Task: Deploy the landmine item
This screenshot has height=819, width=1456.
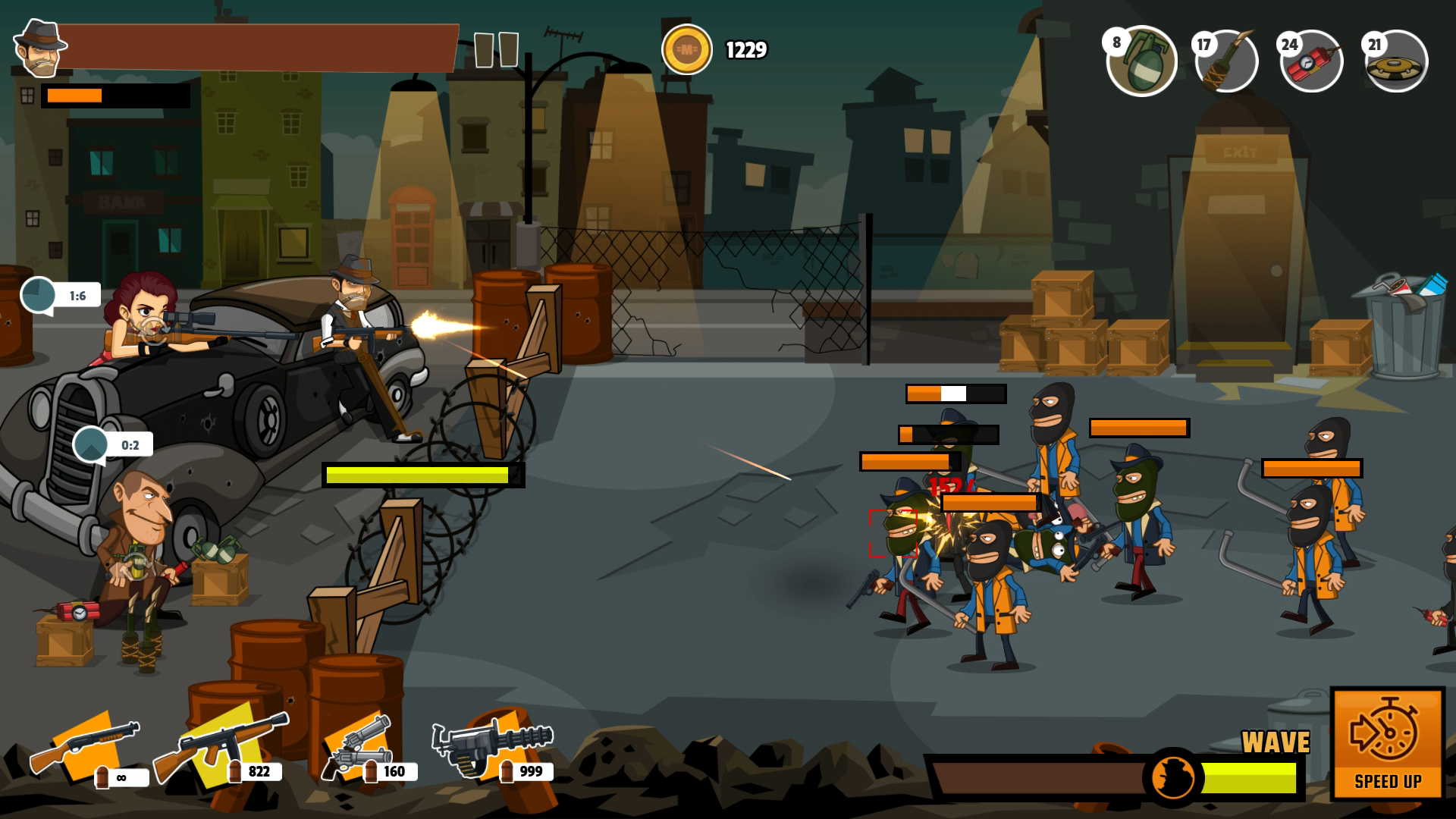Action: tap(1396, 61)
